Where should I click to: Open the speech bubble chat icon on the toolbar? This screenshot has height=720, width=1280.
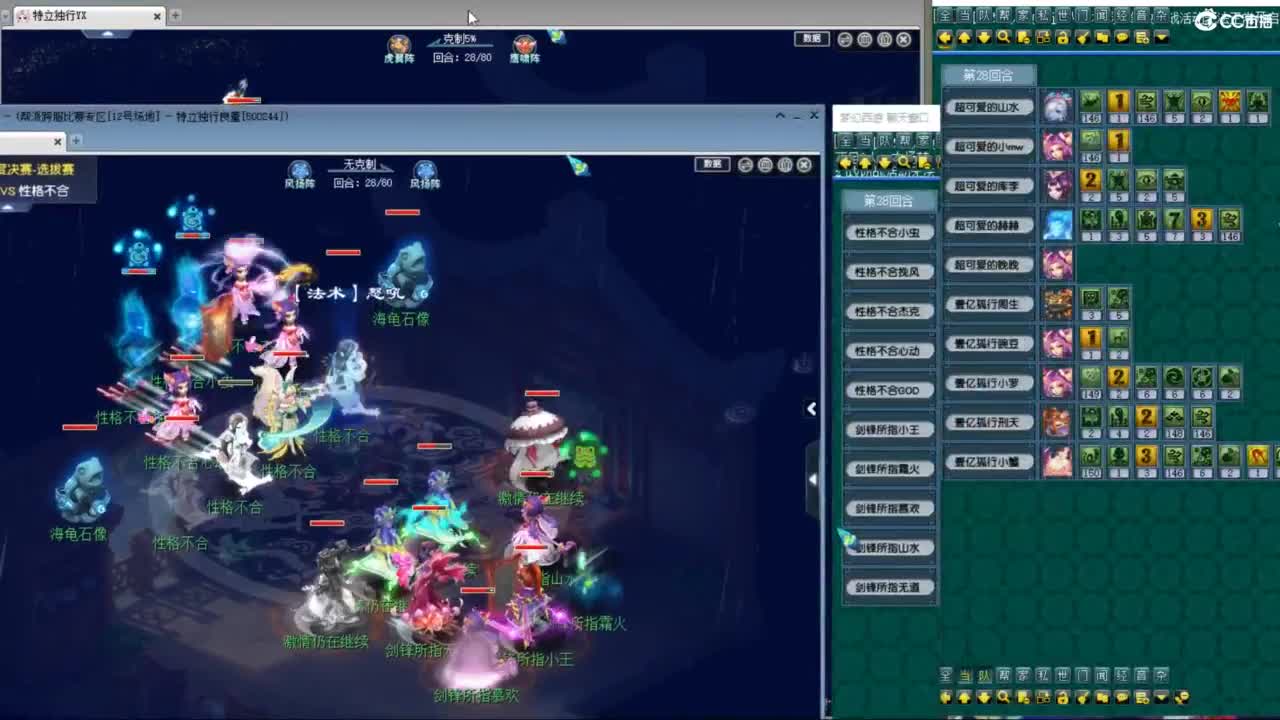(1122, 39)
